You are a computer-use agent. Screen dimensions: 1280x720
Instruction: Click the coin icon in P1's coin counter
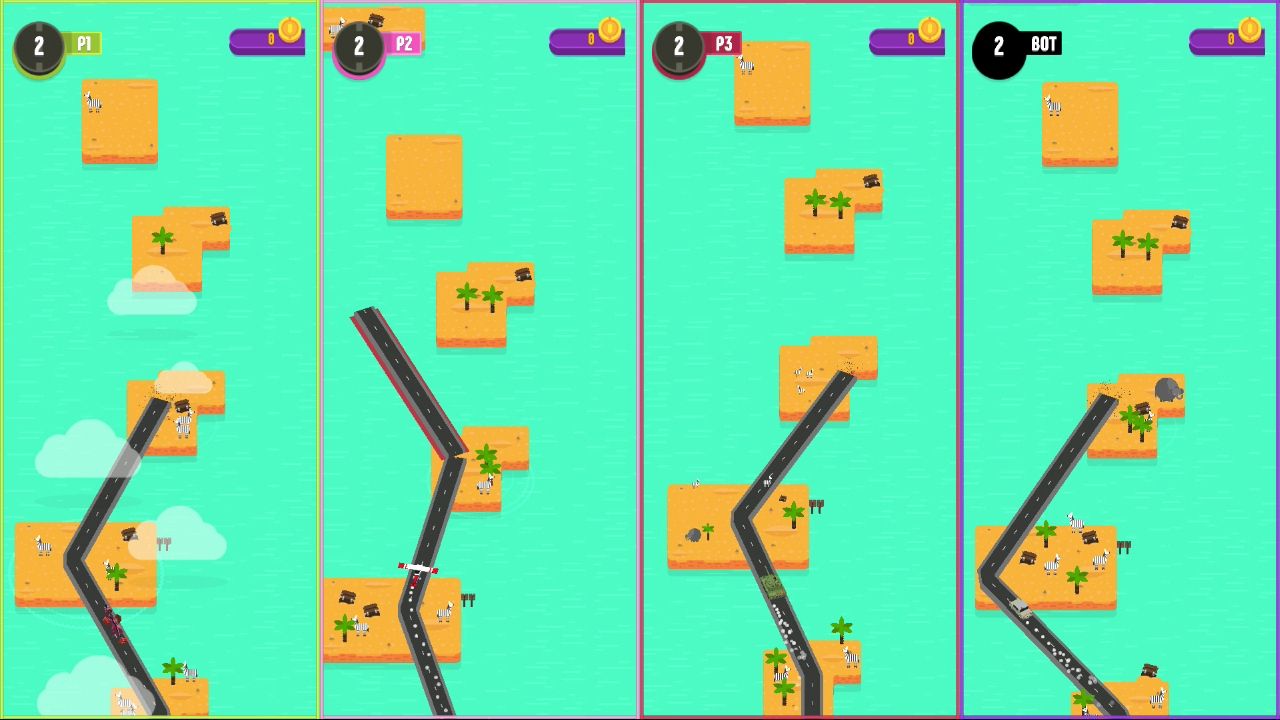click(290, 31)
